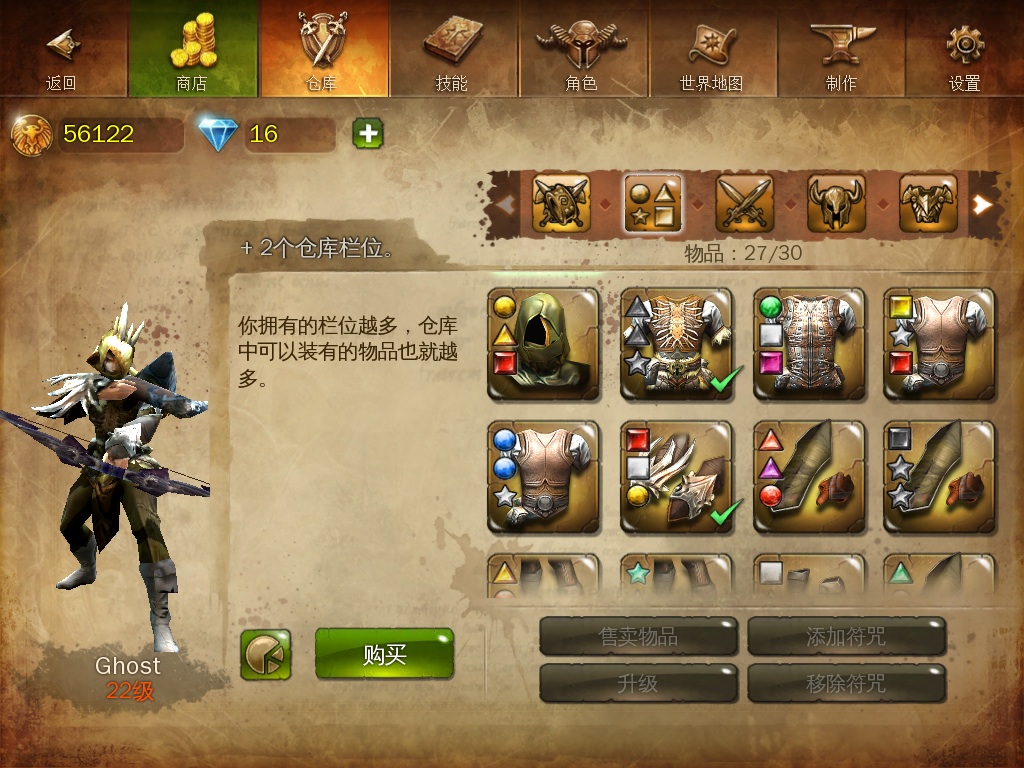
Task: Buy the warehouse slots with 购买
Action: 384,655
